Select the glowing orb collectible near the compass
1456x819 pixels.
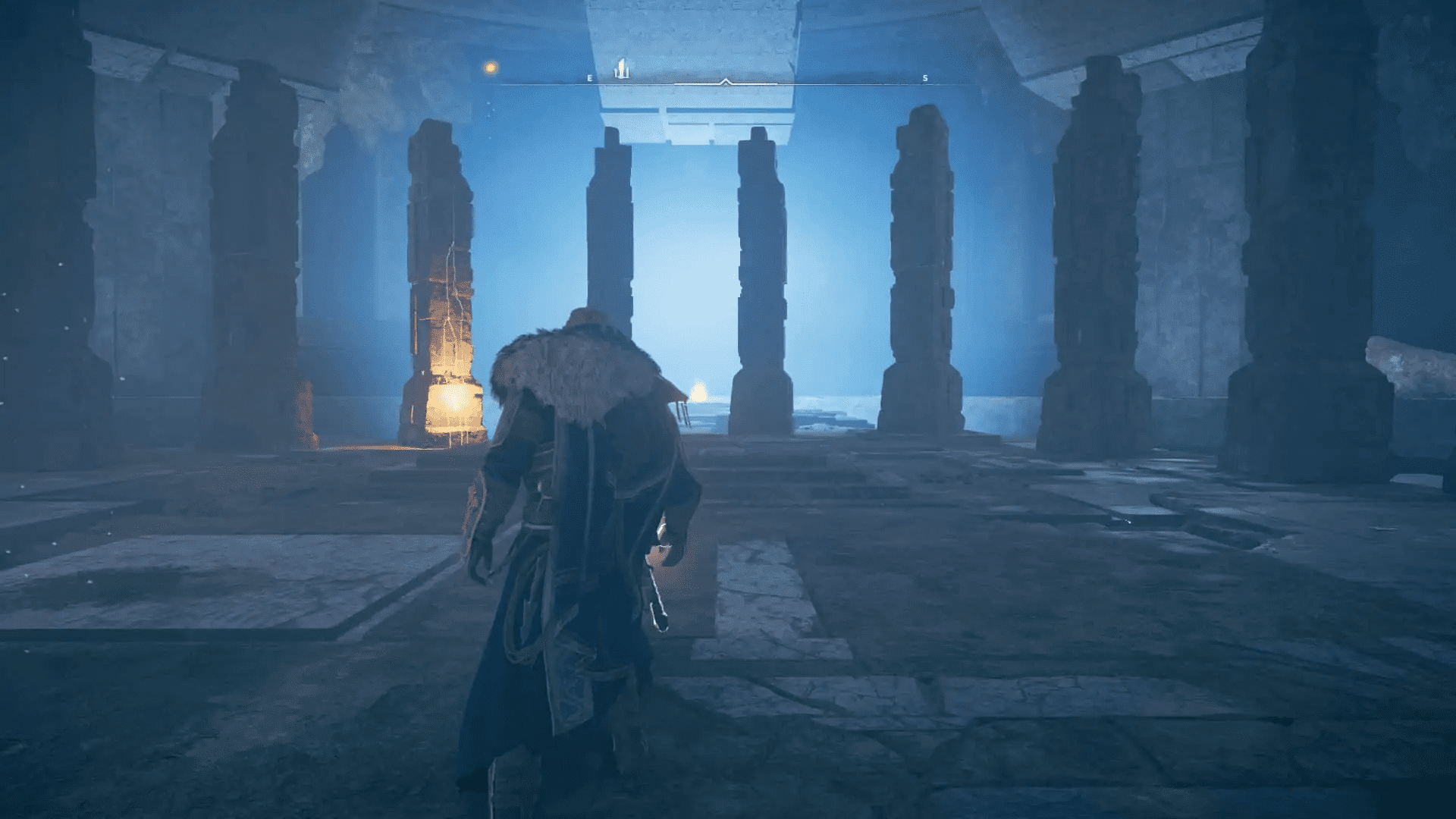click(x=489, y=66)
